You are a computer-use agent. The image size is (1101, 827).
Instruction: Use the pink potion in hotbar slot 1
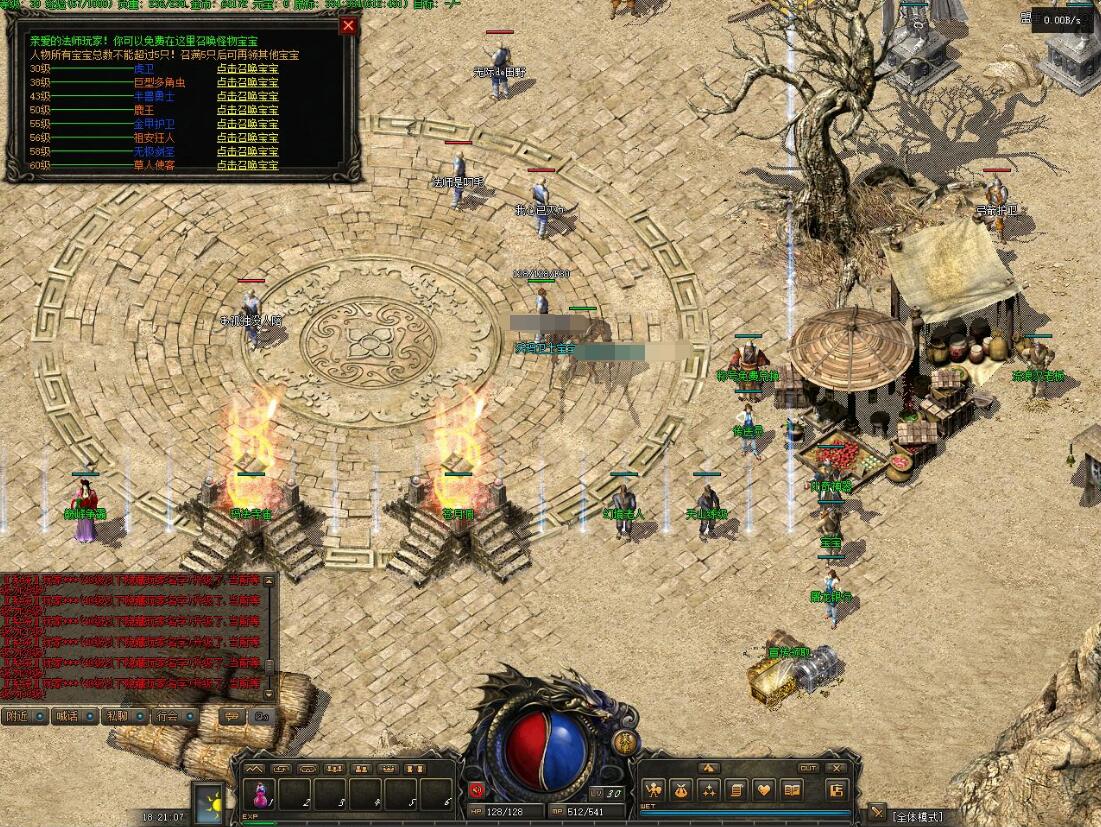(260, 796)
